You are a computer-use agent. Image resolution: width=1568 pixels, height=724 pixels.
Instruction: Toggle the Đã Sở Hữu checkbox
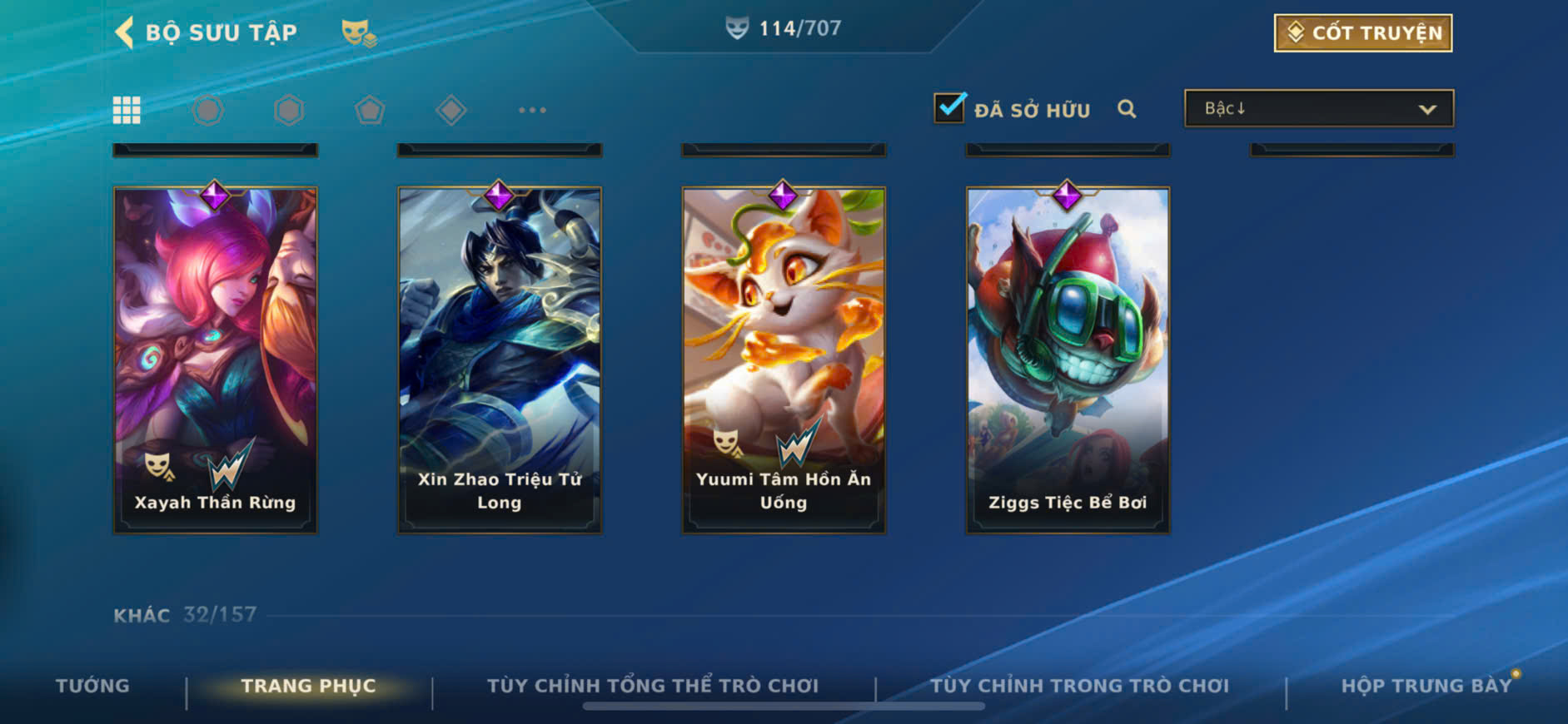click(x=949, y=108)
